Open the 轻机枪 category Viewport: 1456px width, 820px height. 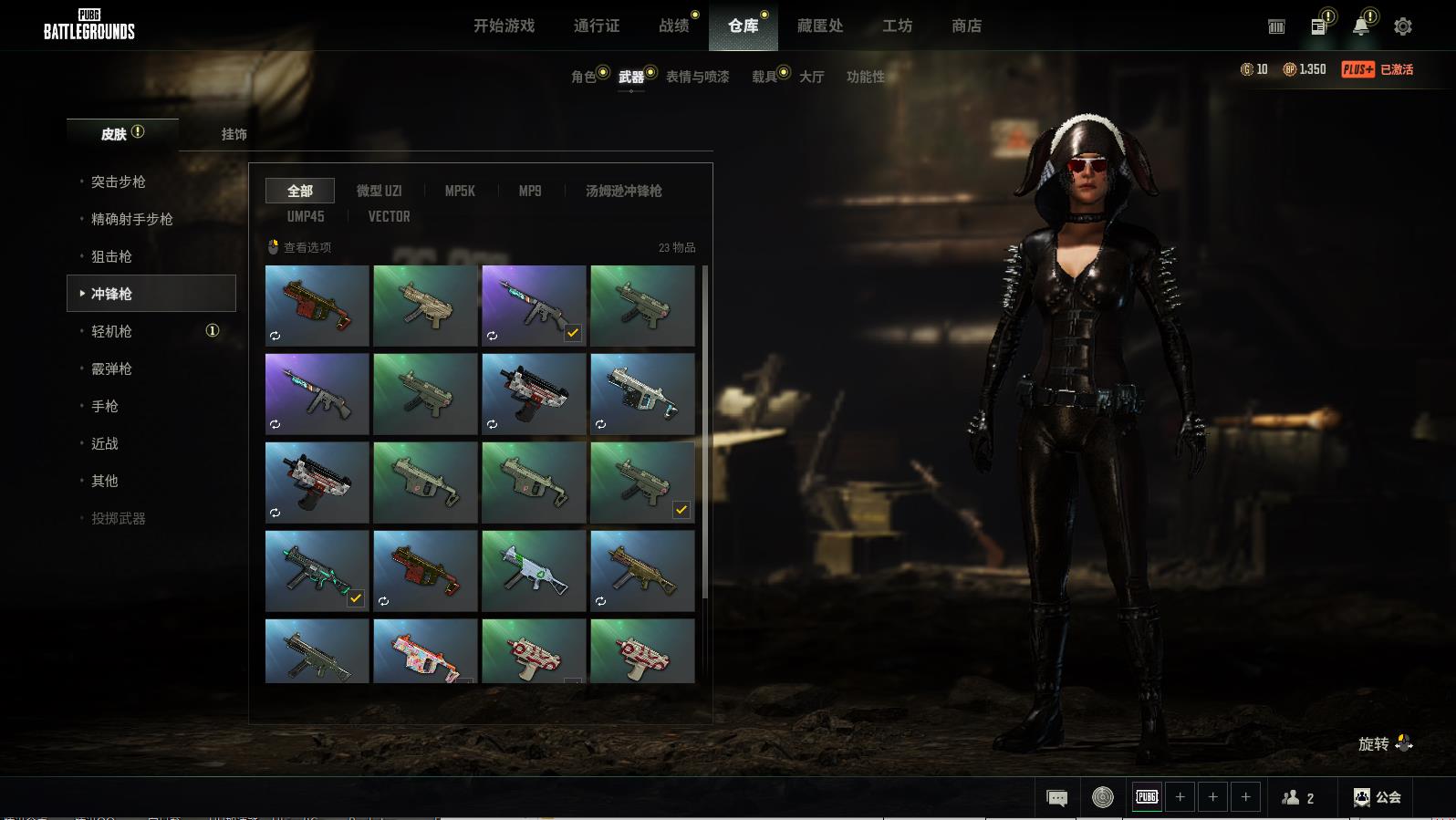(x=111, y=331)
